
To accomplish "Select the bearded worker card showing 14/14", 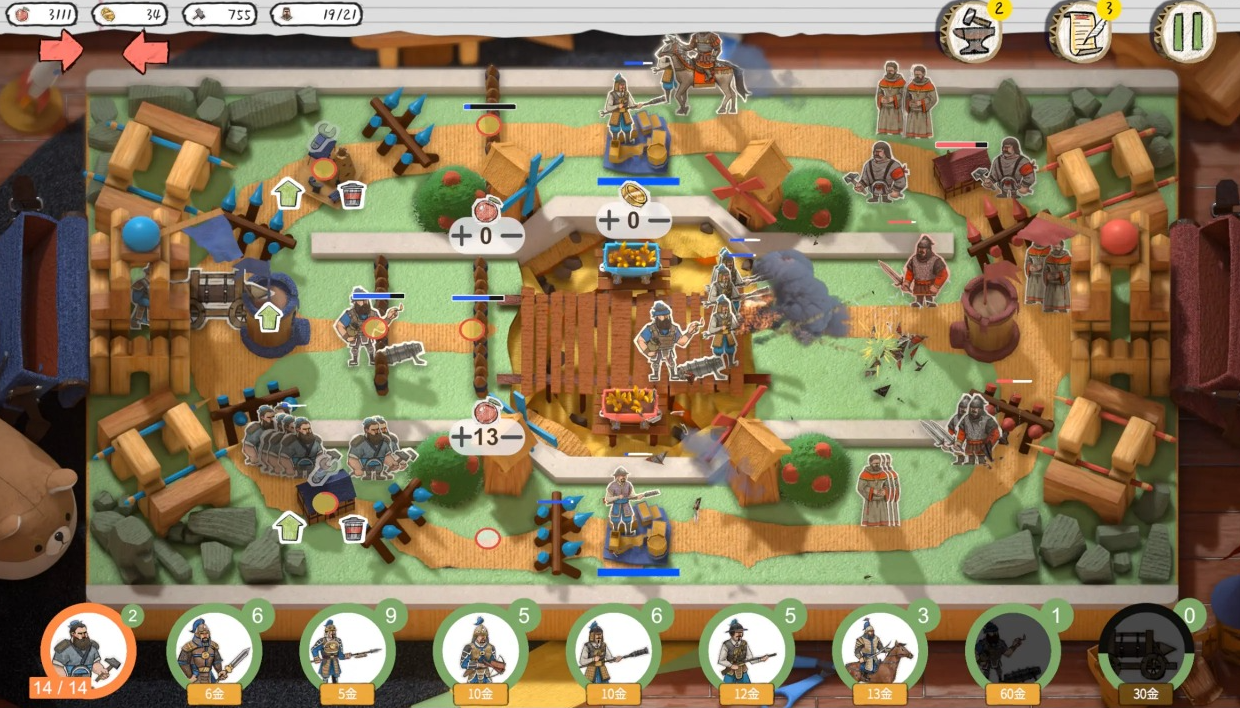I will tap(87, 649).
